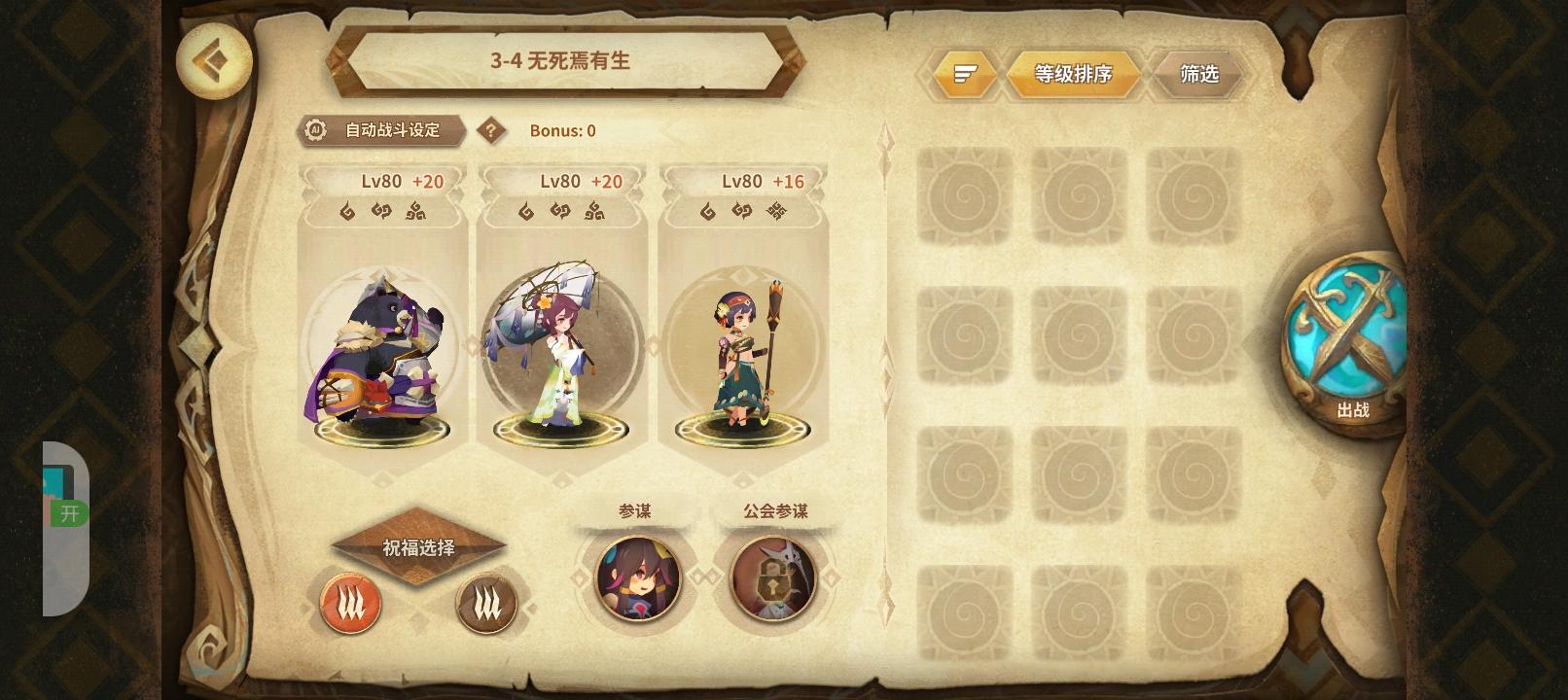Click the AI gear icon on 自动战斗设定
This screenshot has height=700, width=1568.
click(x=315, y=130)
